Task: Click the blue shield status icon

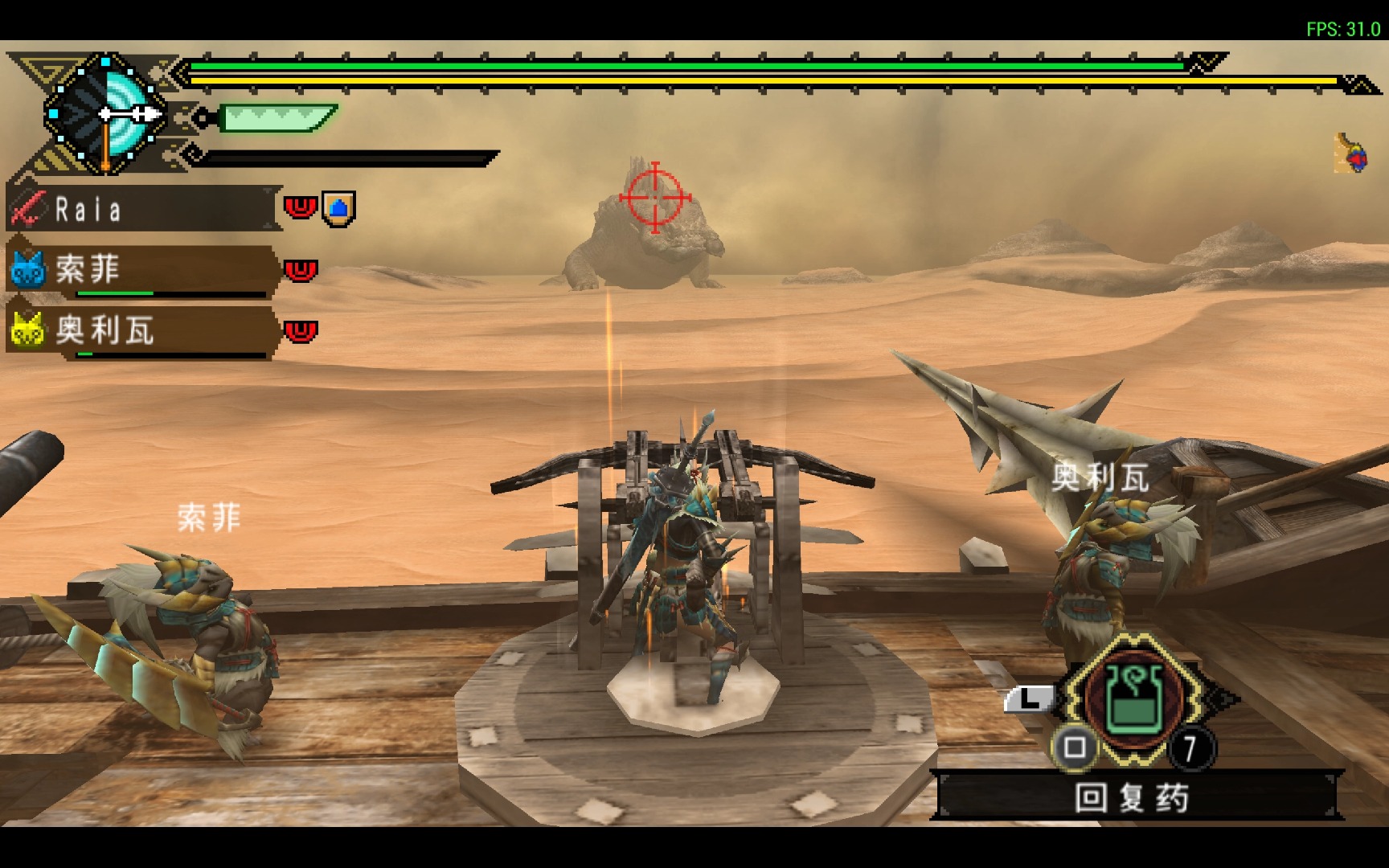Action: coord(338,209)
